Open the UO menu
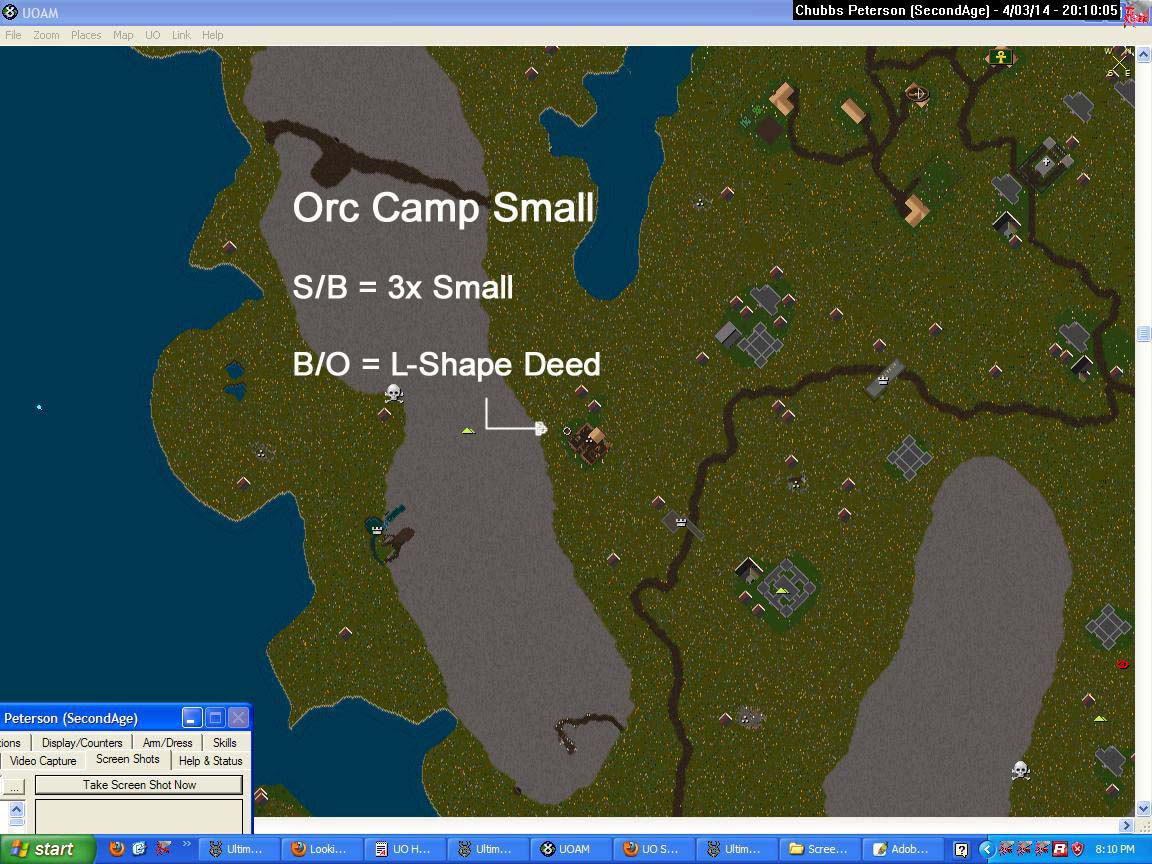This screenshot has height=864, width=1152. (x=152, y=35)
